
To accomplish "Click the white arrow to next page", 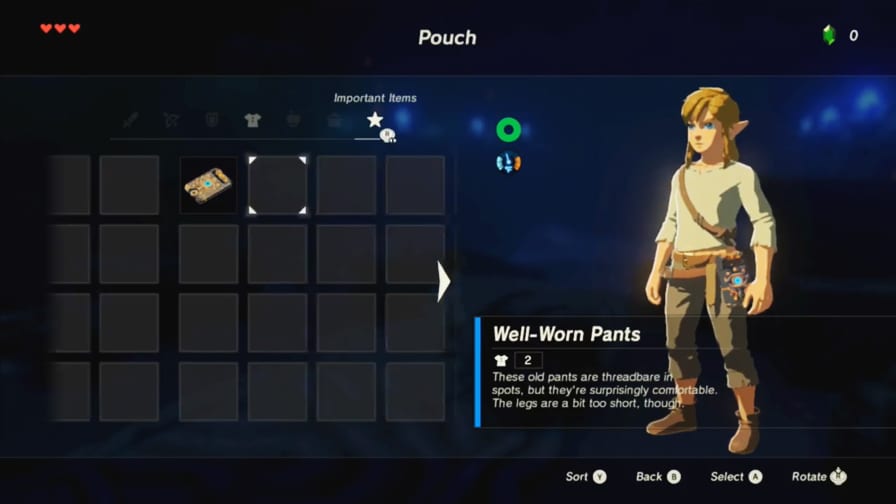I will [444, 281].
